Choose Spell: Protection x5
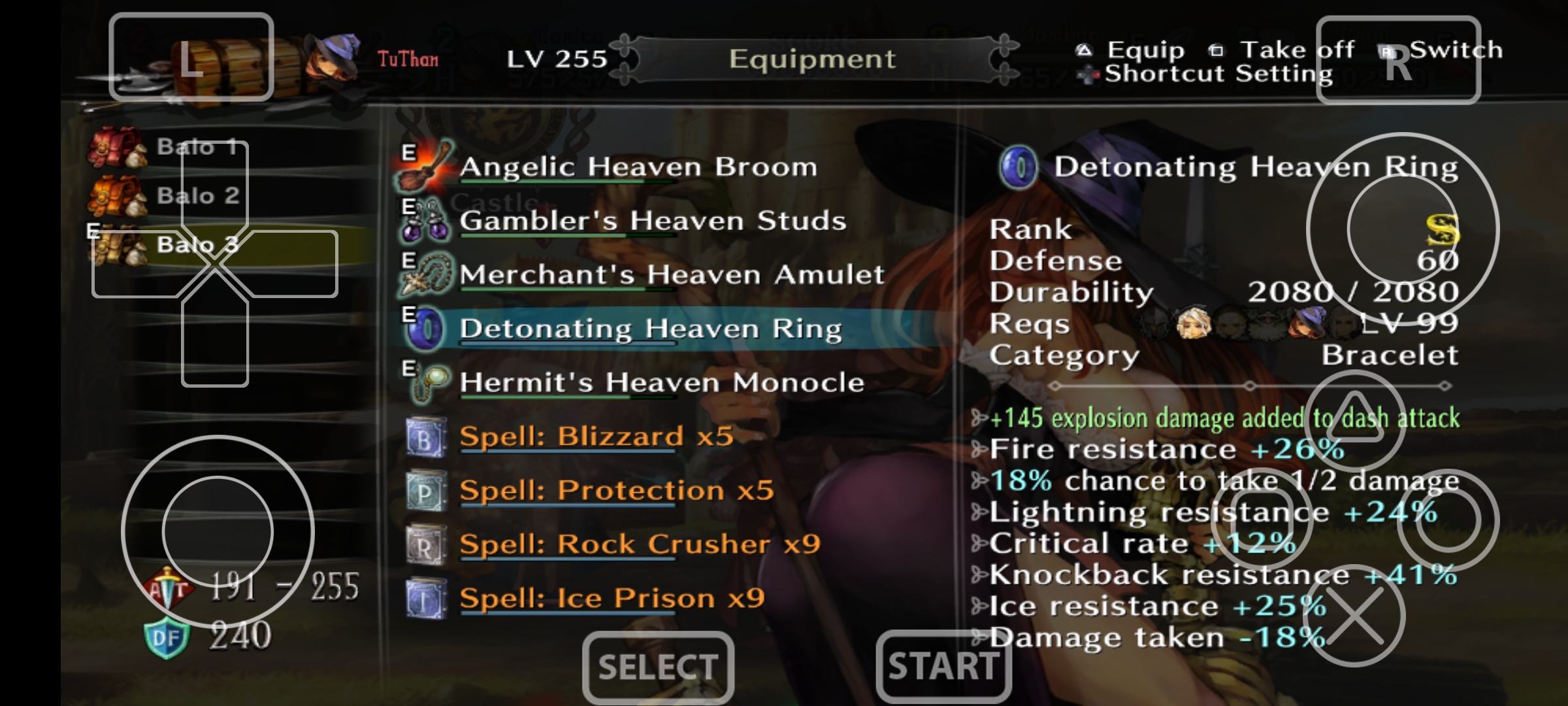This screenshot has height=706, width=1568. [x=616, y=490]
